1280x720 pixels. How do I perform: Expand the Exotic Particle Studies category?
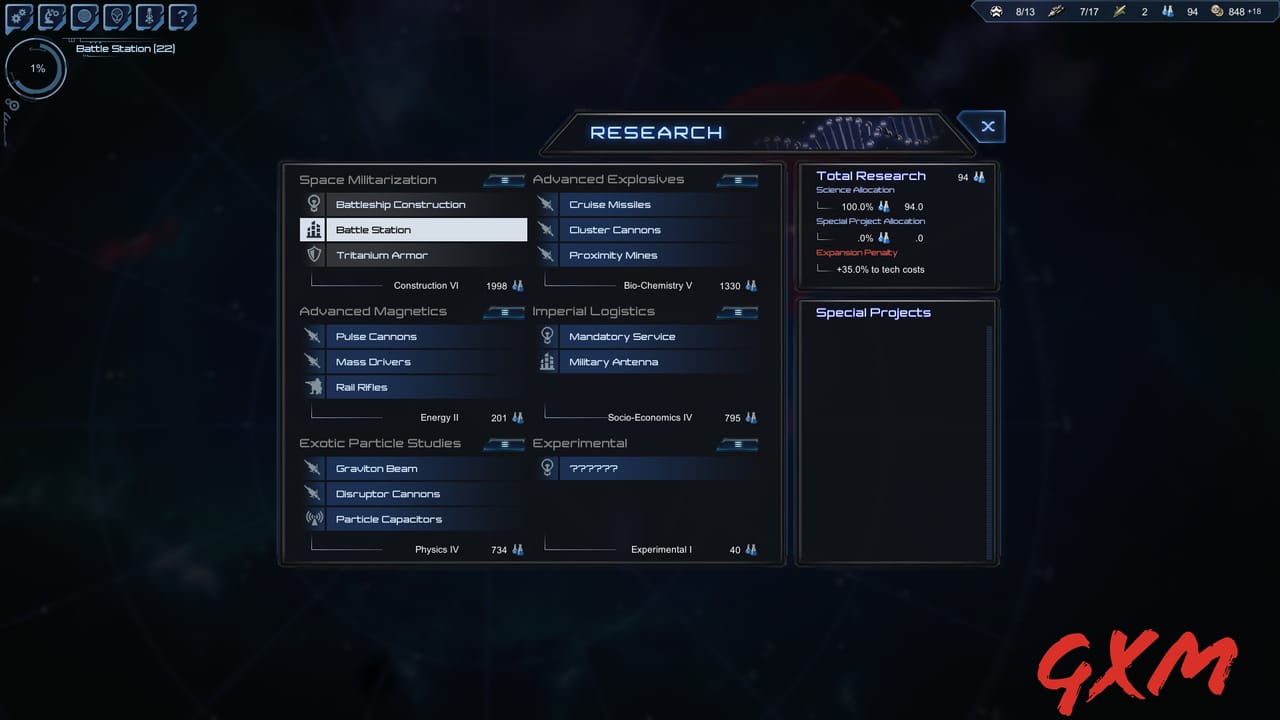pos(380,443)
